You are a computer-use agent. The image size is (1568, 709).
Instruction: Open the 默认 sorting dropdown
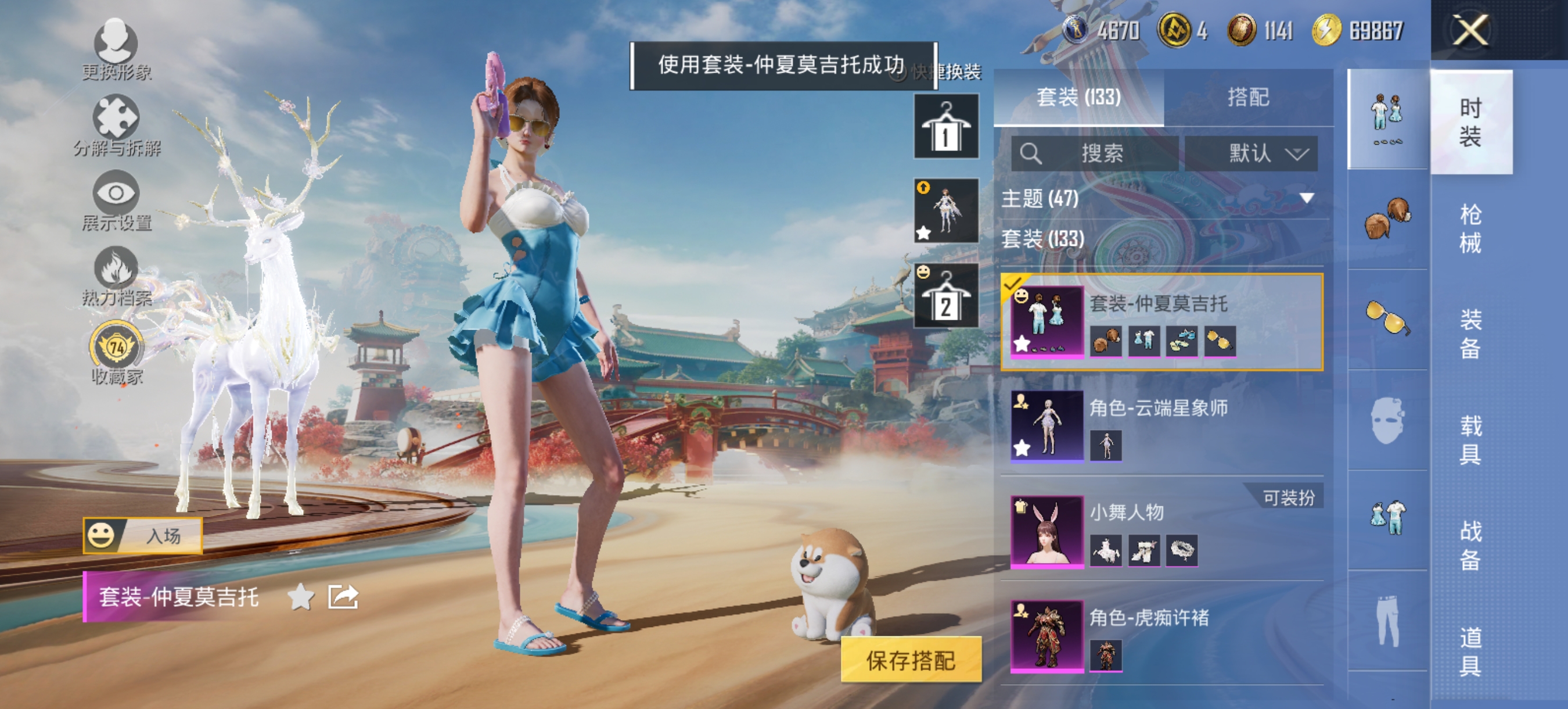1253,154
